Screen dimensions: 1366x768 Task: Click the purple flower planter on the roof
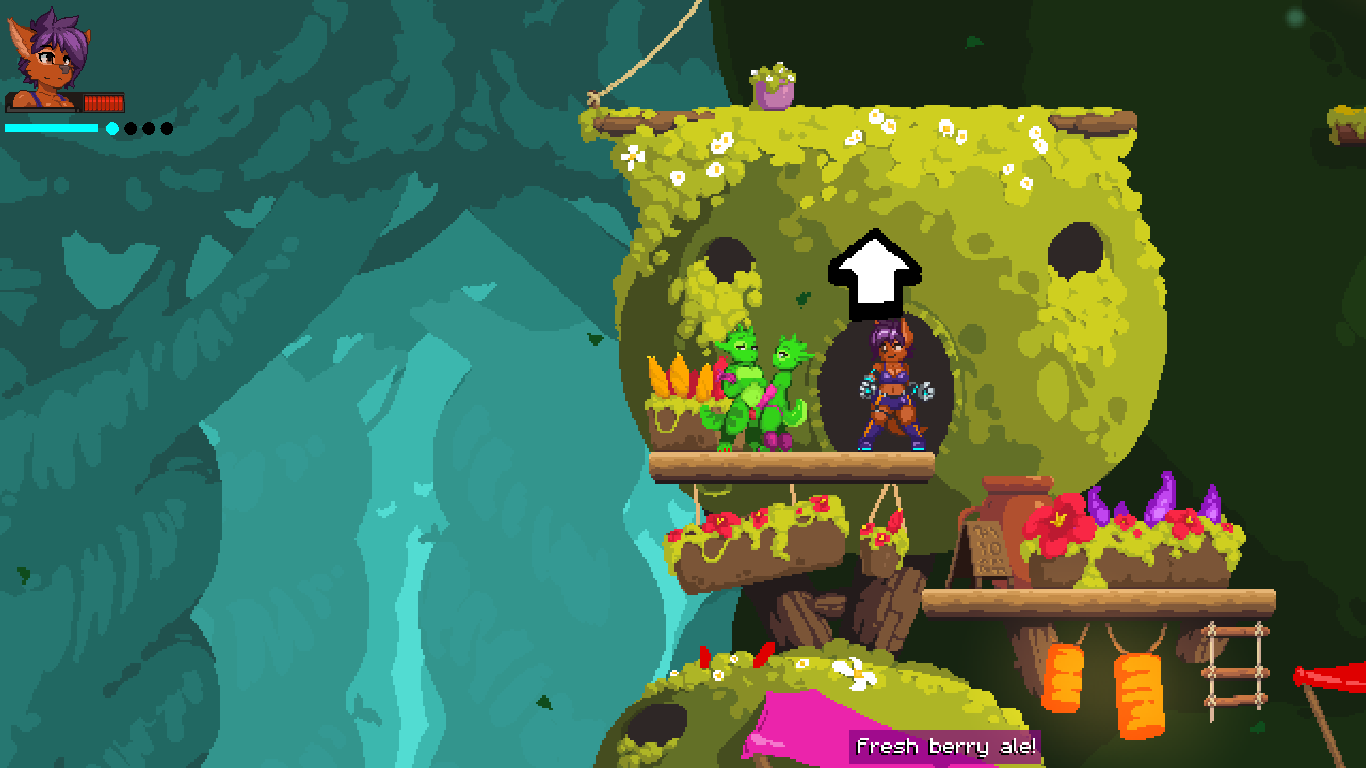click(x=775, y=85)
